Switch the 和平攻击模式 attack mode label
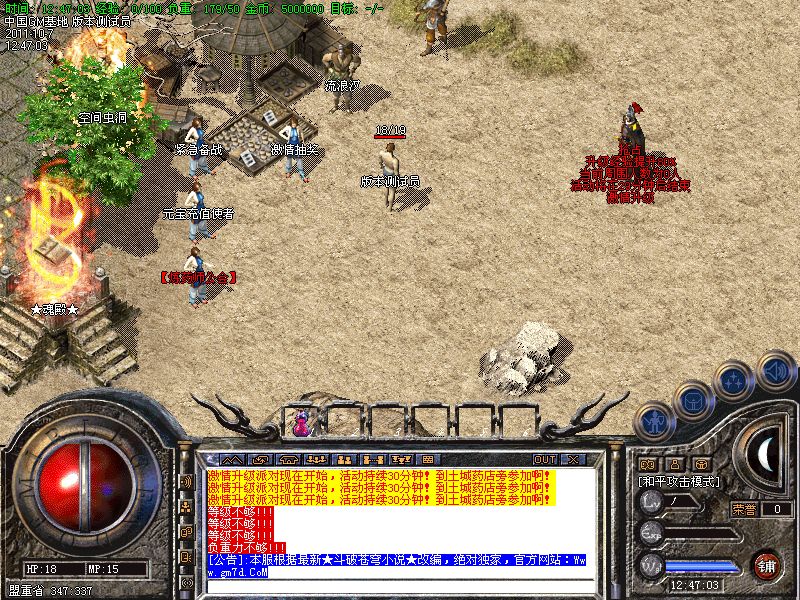Image resolution: width=800 pixels, height=600 pixels. [677, 482]
